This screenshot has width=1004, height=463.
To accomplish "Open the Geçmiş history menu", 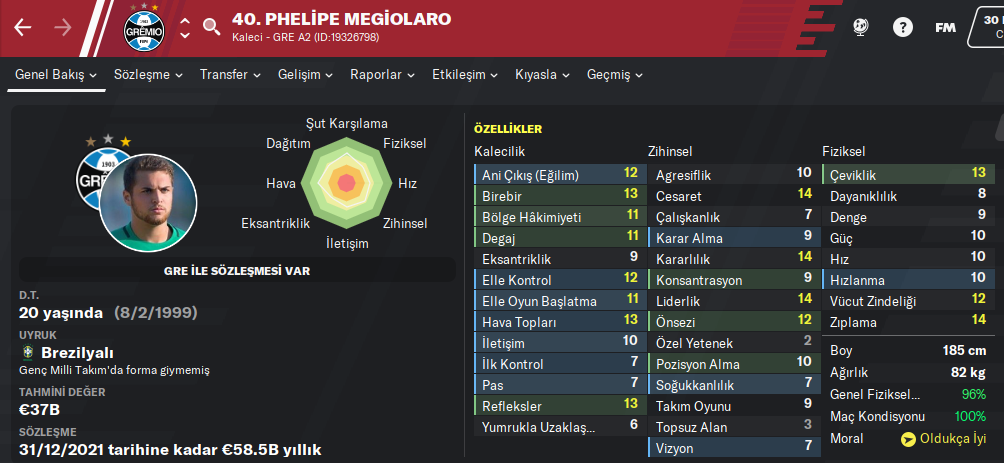I will tap(615, 75).
